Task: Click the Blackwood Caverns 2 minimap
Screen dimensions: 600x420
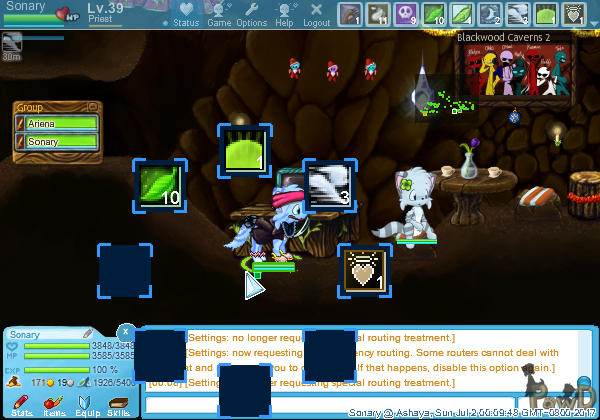Action: click(519, 80)
